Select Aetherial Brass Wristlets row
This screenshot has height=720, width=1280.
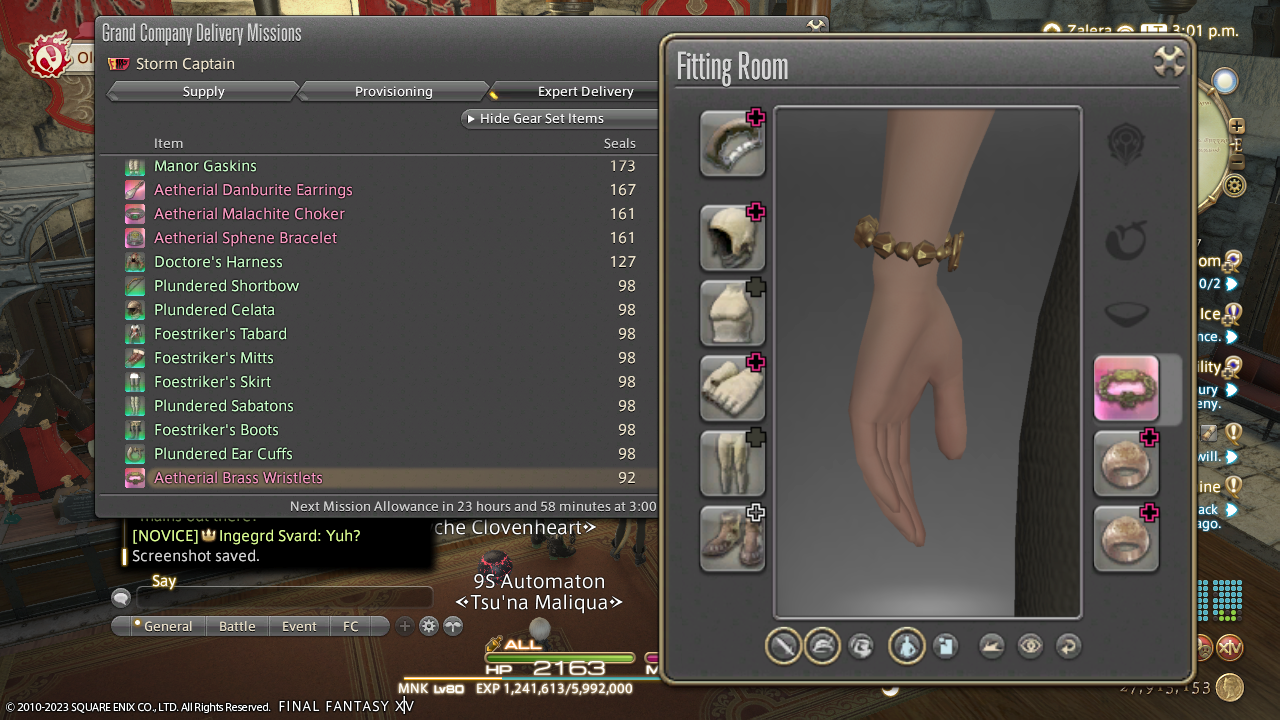tap(238, 478)
